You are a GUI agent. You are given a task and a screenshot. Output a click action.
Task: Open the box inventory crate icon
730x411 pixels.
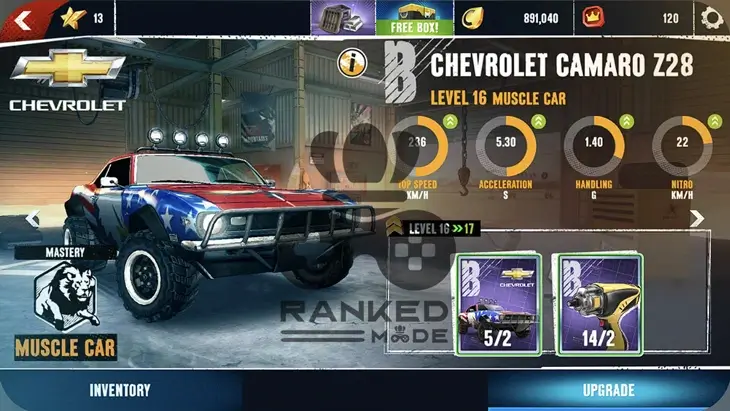[343, 17]
